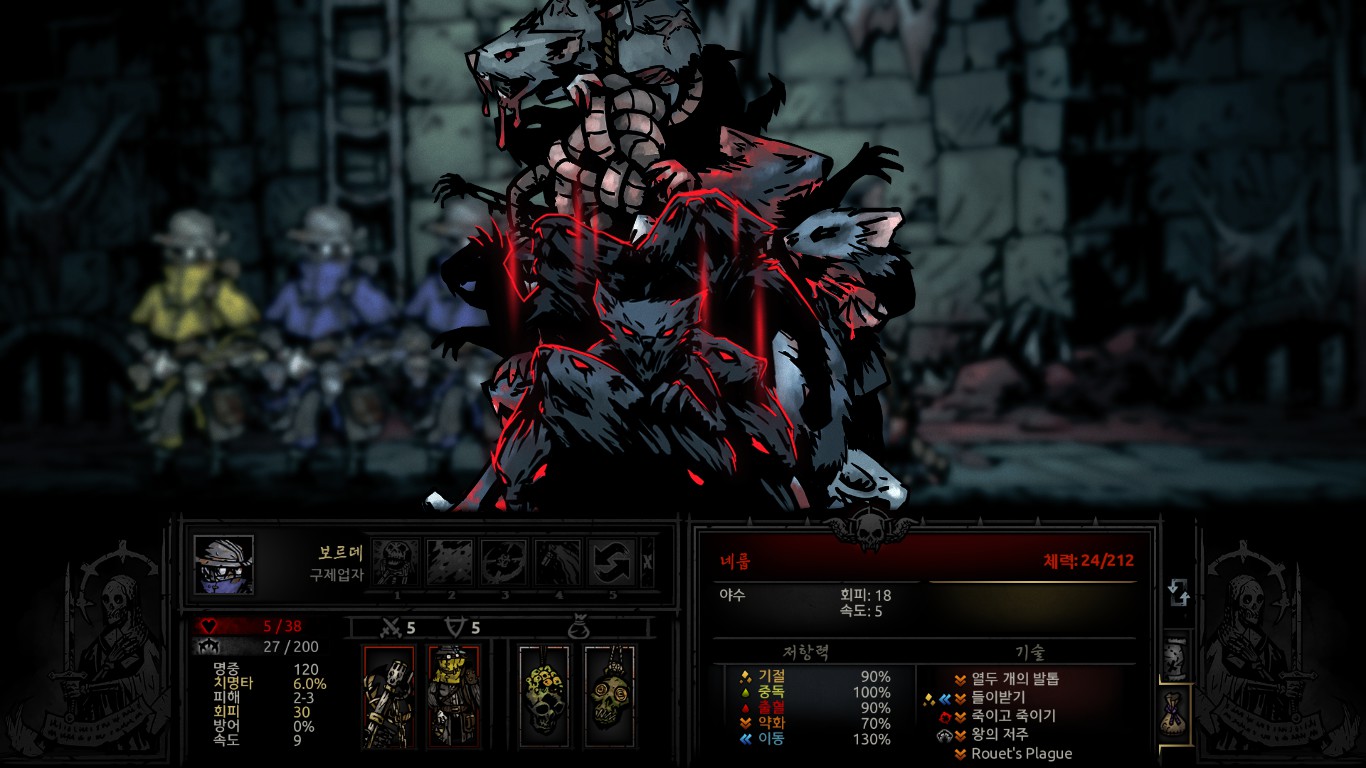
Task: Pass the turn with the X button
Action: coord(647,562)
